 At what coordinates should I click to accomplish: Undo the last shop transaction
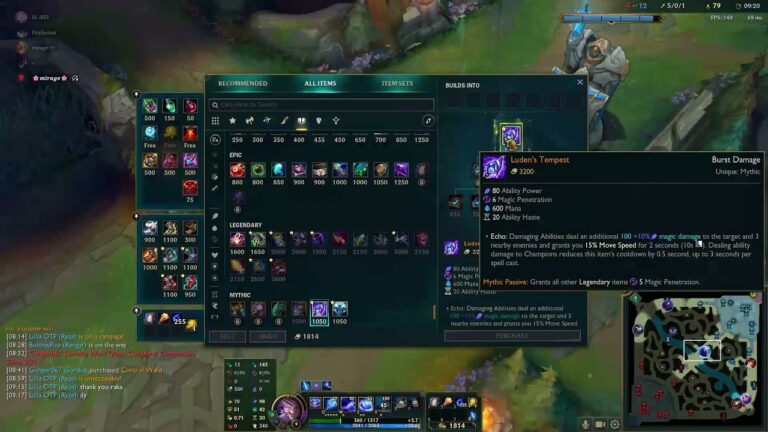[267, 337]
